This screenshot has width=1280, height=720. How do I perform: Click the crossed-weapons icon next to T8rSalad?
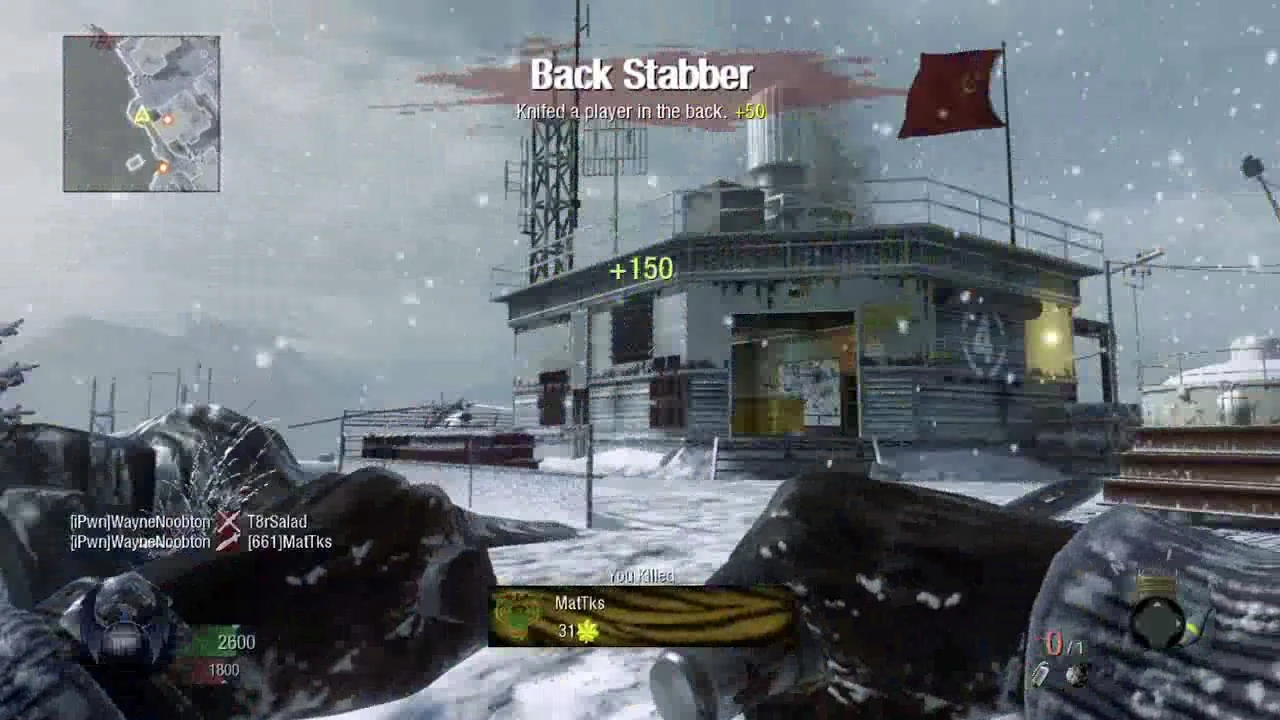click(x=229, y=521)
